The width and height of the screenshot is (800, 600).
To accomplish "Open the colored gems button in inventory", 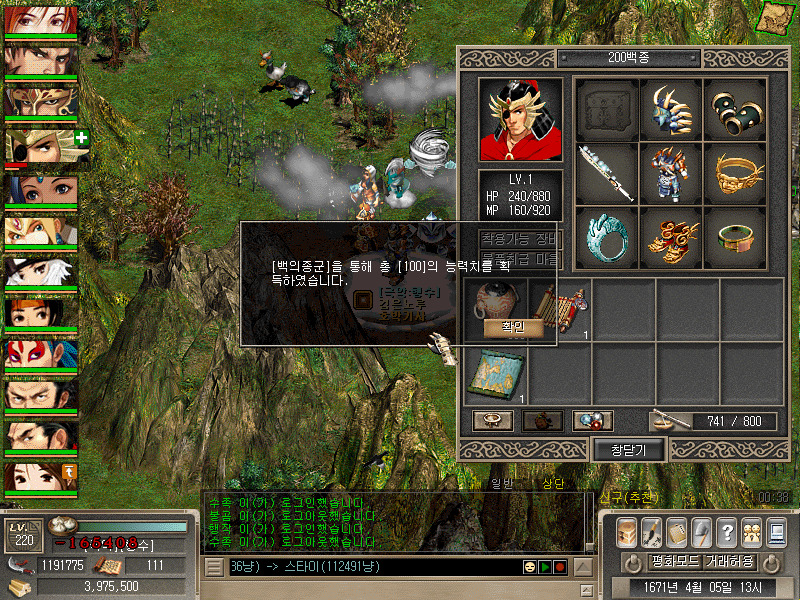I will tap(592, 421).
